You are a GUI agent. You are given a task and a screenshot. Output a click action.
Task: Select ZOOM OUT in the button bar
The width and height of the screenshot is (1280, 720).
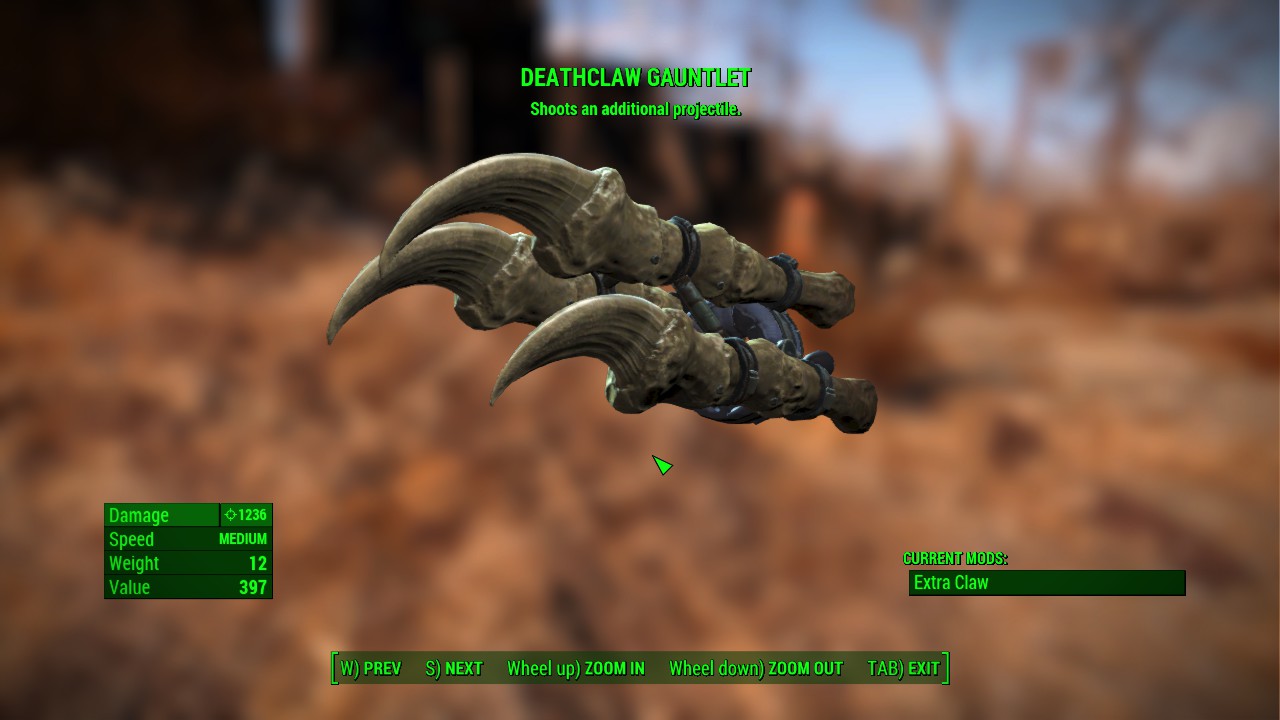(755, 668)
